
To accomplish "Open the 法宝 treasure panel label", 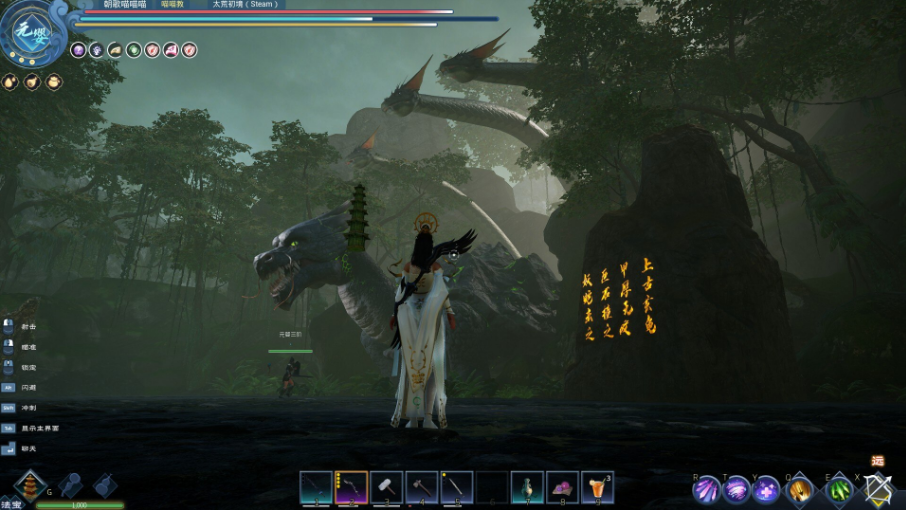I will pos(10,504).
